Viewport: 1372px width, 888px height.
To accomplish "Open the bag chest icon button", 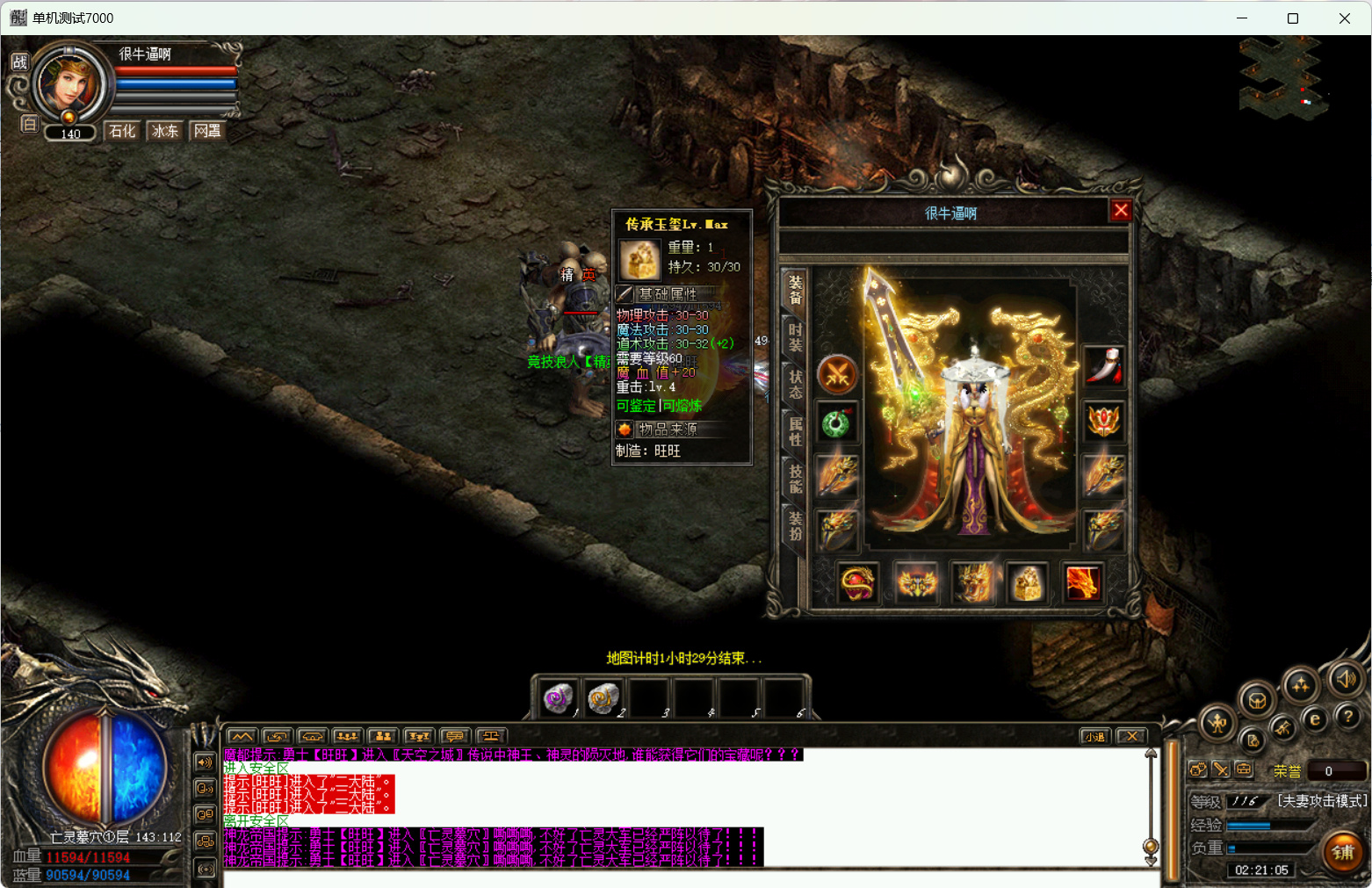I will [1257, 701].
